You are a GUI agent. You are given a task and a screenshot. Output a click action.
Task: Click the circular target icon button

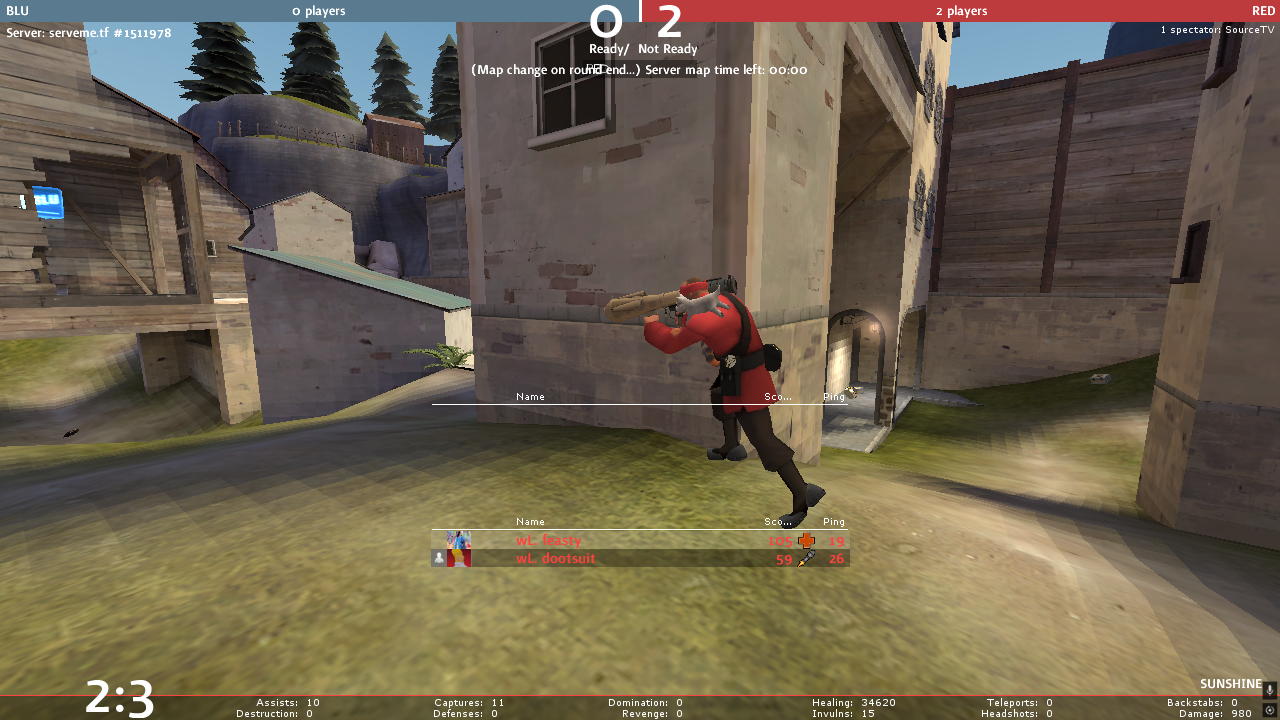(1270, 710)
